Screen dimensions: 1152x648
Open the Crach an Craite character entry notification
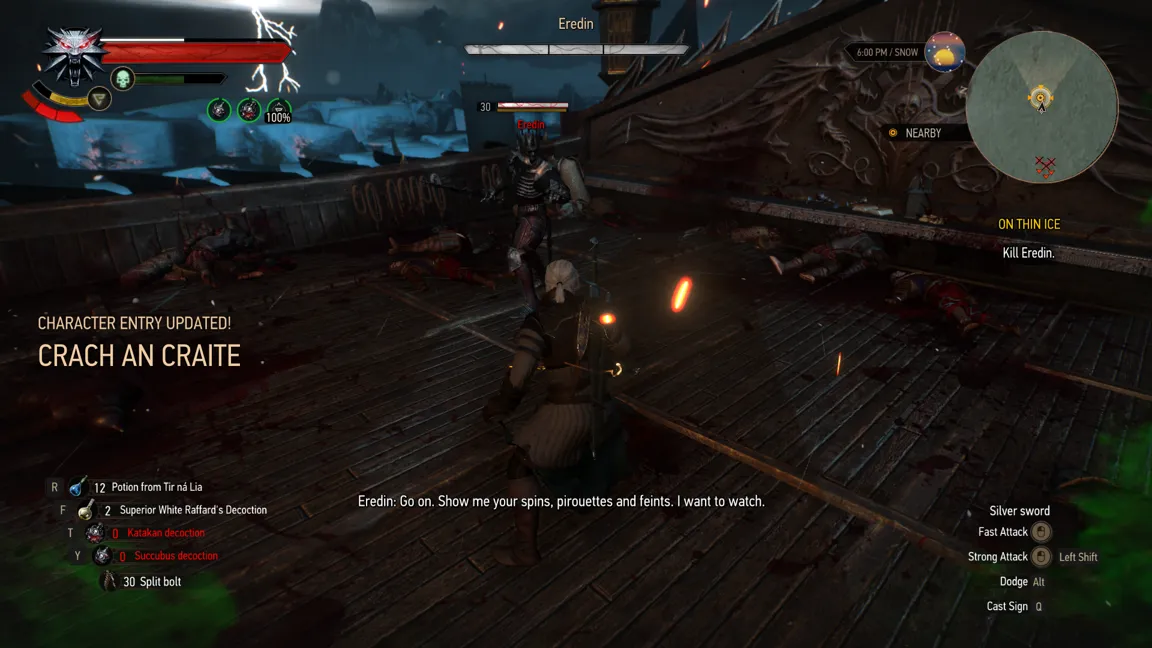tap(139, 356)
